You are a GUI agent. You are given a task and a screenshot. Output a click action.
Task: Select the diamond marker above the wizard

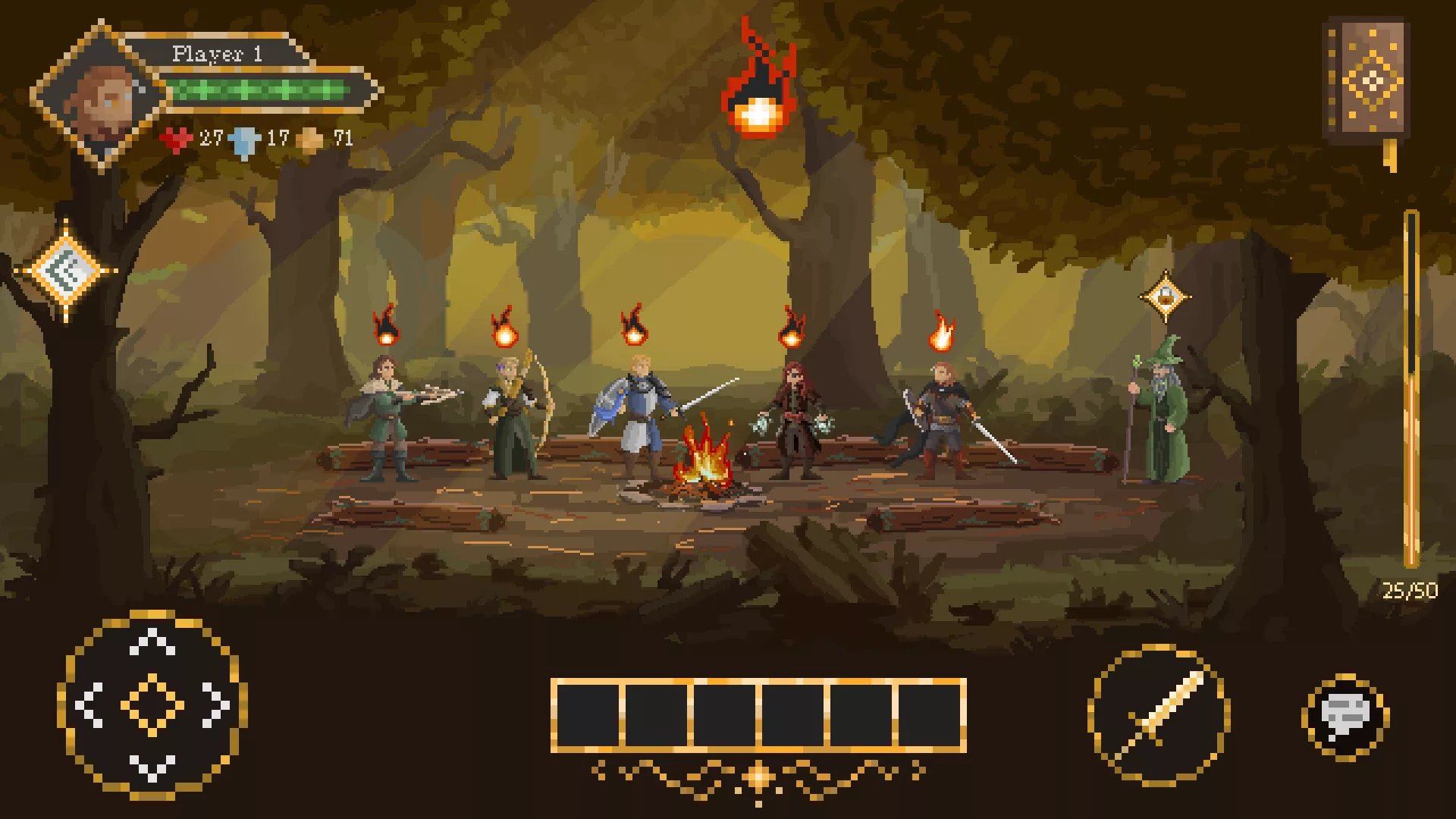click(x=1165, y=297)
